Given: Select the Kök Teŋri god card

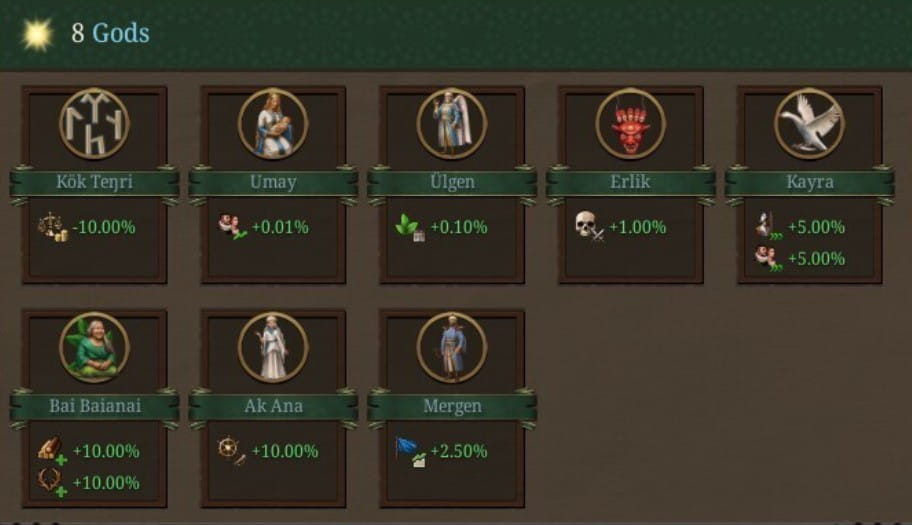Looking at the screenshot, I should 94,183.
